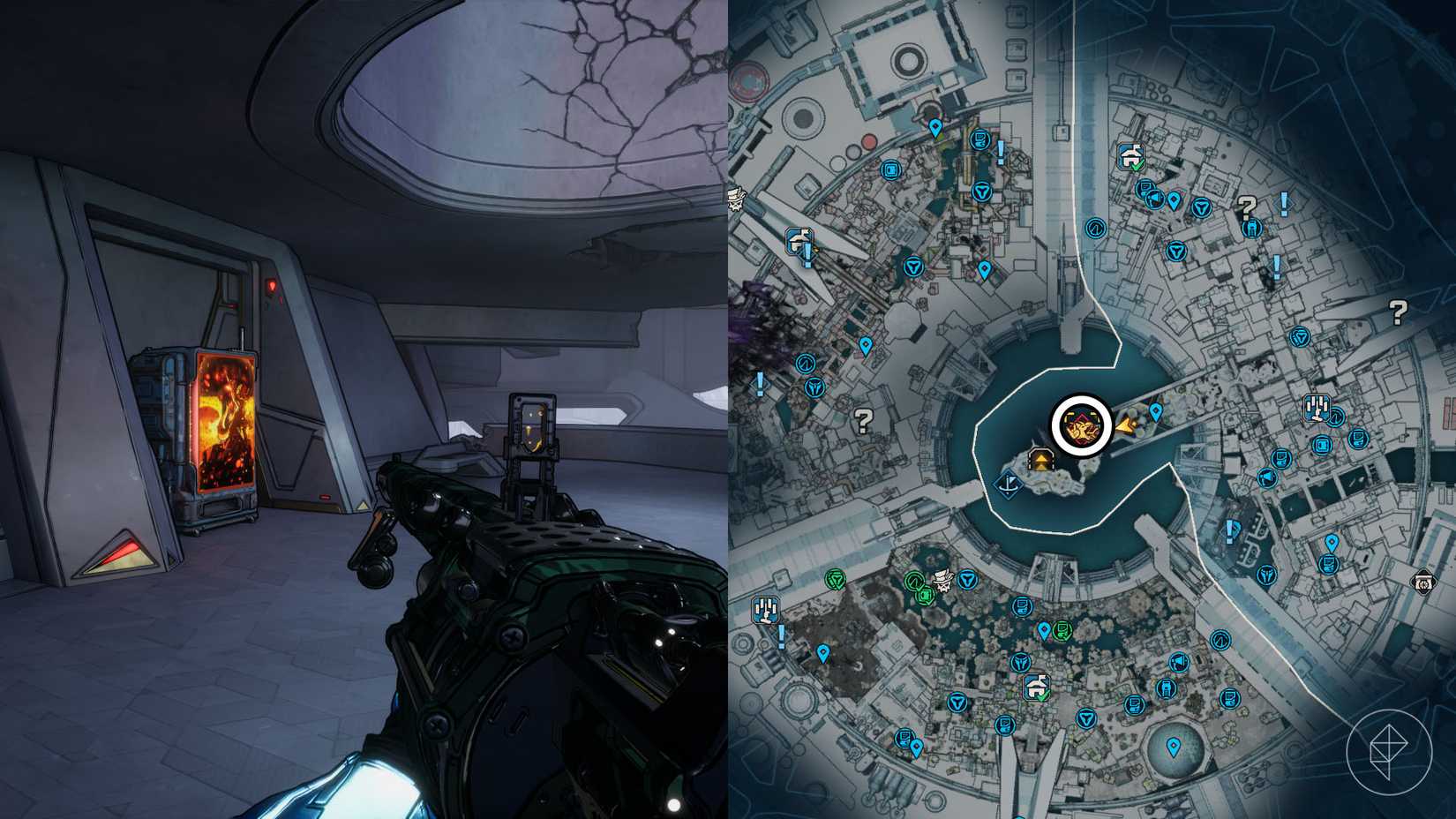Open the vending machine icon near top of map
Viewport: 1456px width, 819px height.
point(891,170)
